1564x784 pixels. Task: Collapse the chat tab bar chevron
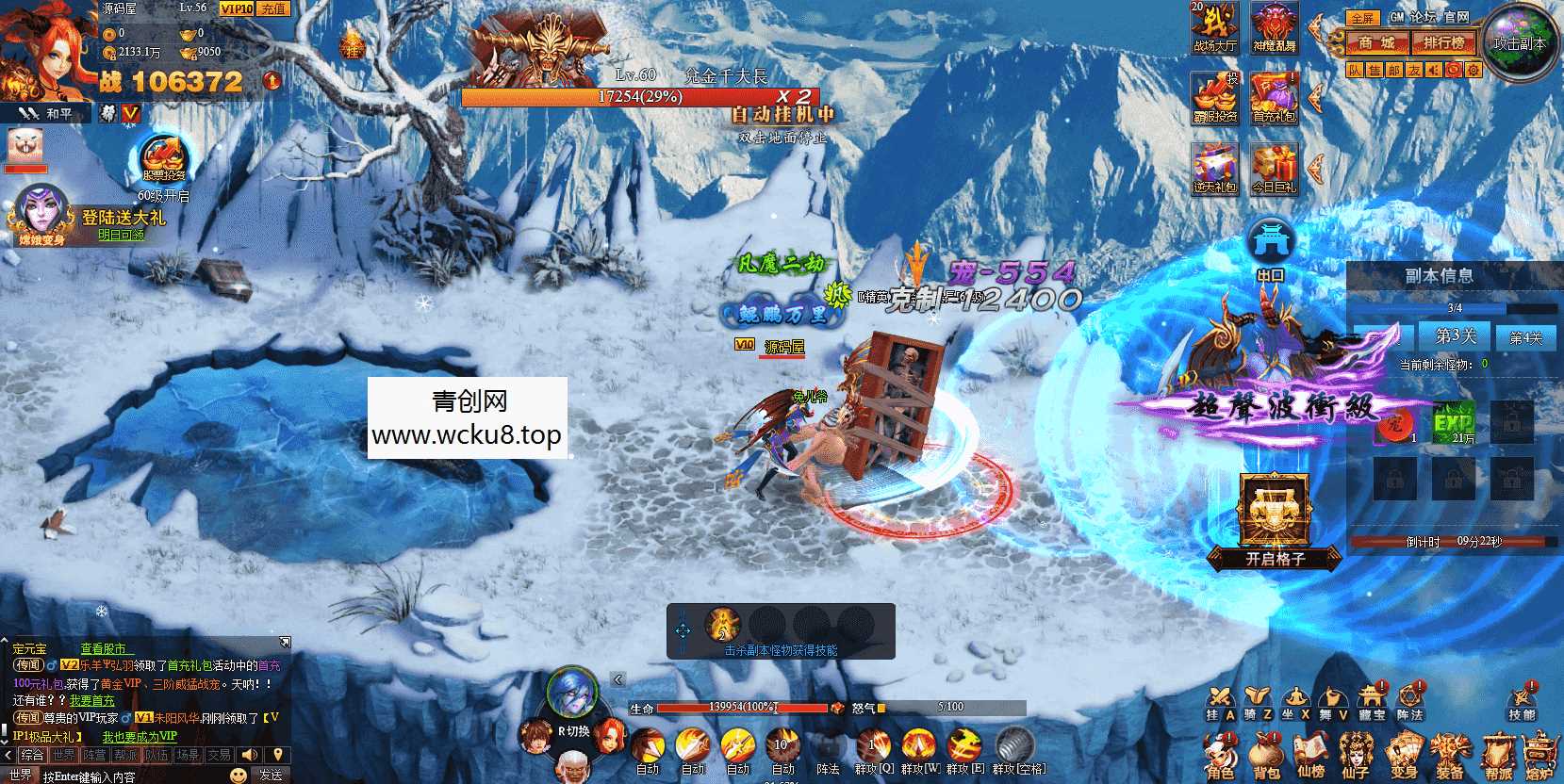8,755
